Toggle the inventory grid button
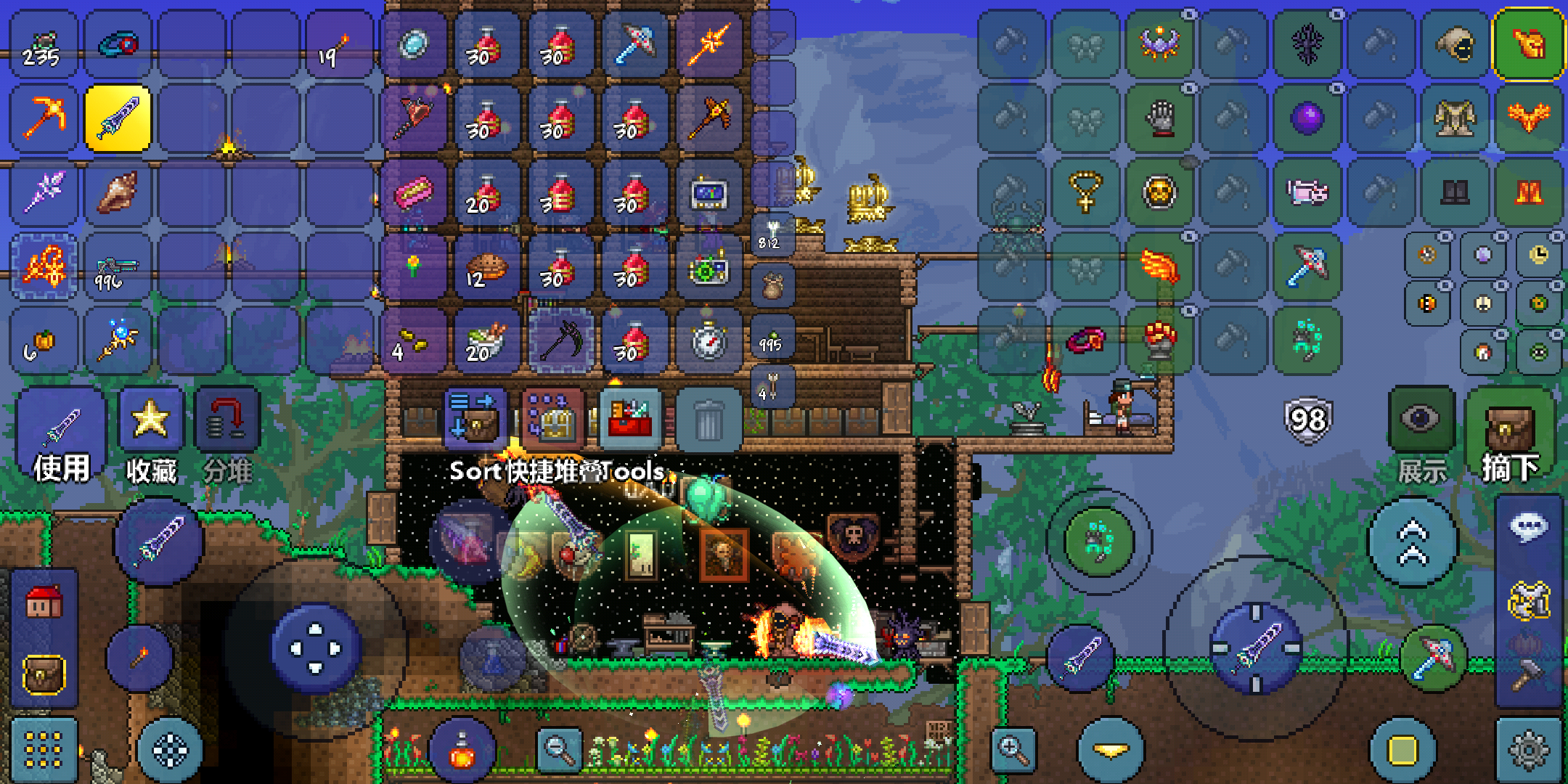This screenshot has width=1568, height=784. 44,750
